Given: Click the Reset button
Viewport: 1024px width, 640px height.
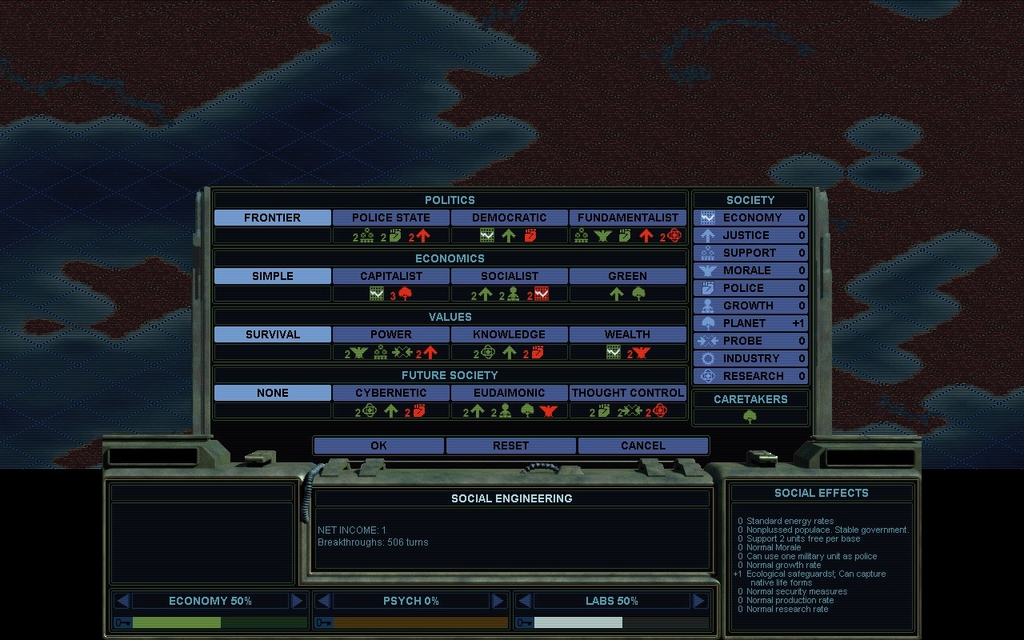Looking at the screenshot, I should pos(510,445).
